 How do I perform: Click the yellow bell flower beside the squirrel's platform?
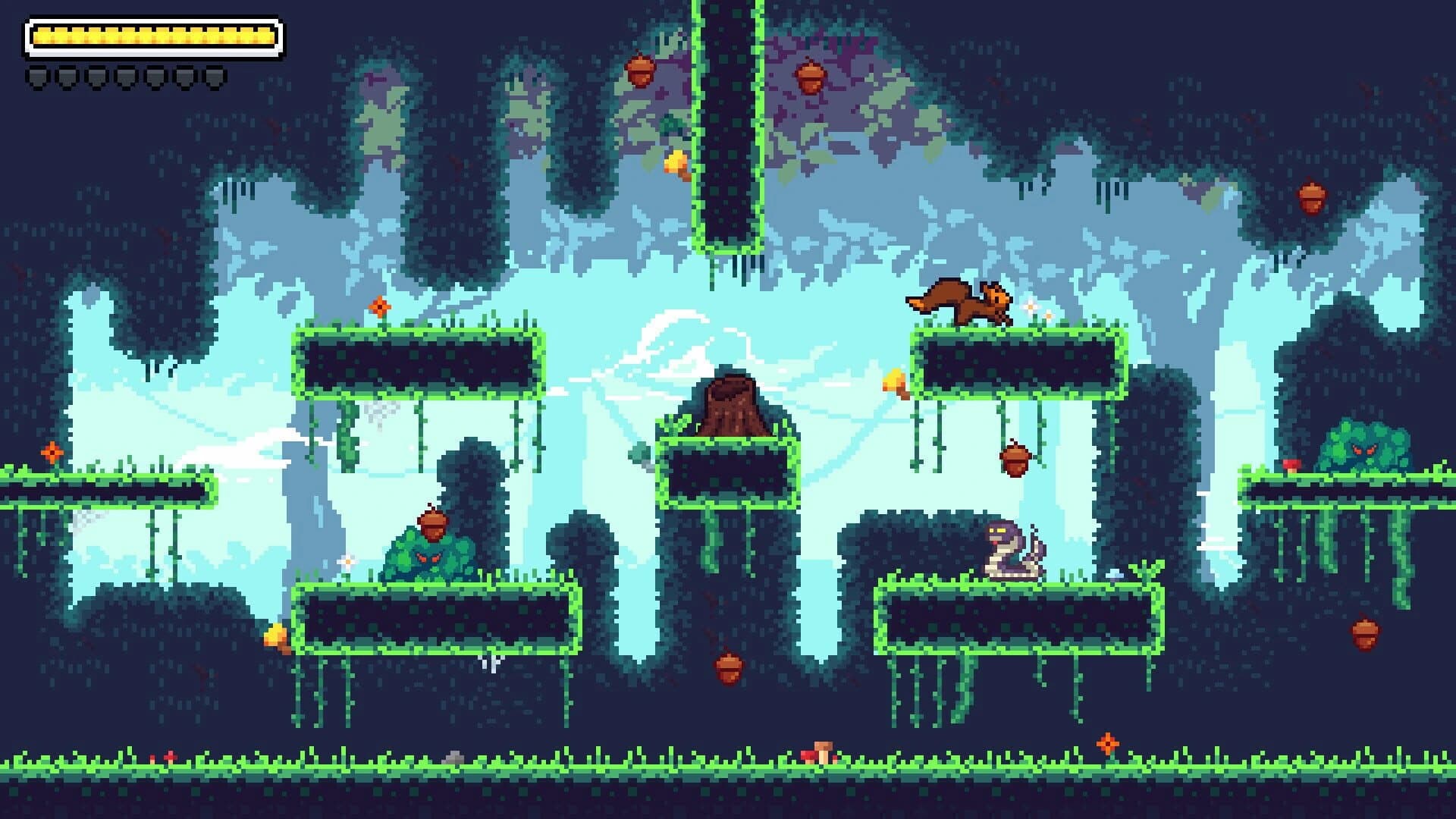click(x=895, y=383)
